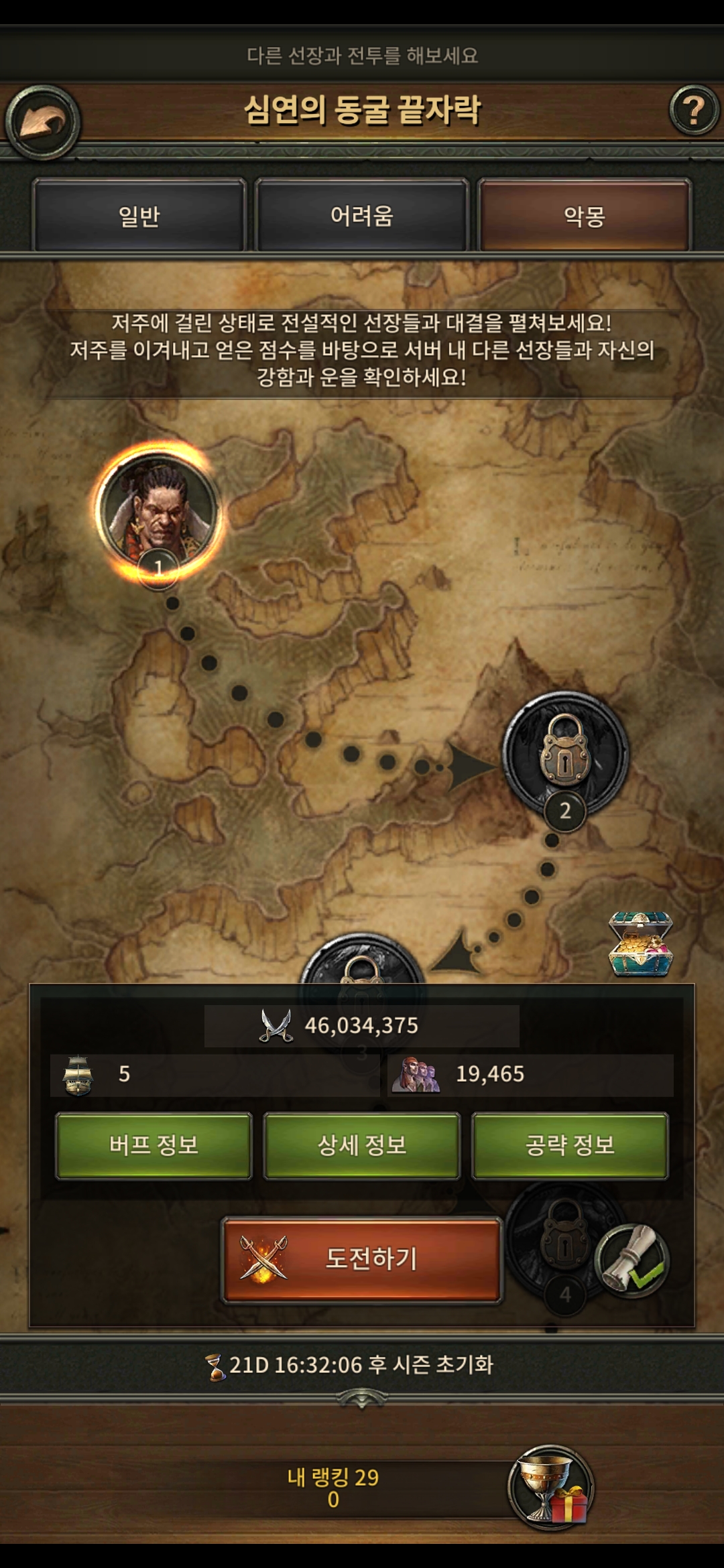
Task: Switch to the 어려움 difficulty tab
Action: [x=361, y=216]
